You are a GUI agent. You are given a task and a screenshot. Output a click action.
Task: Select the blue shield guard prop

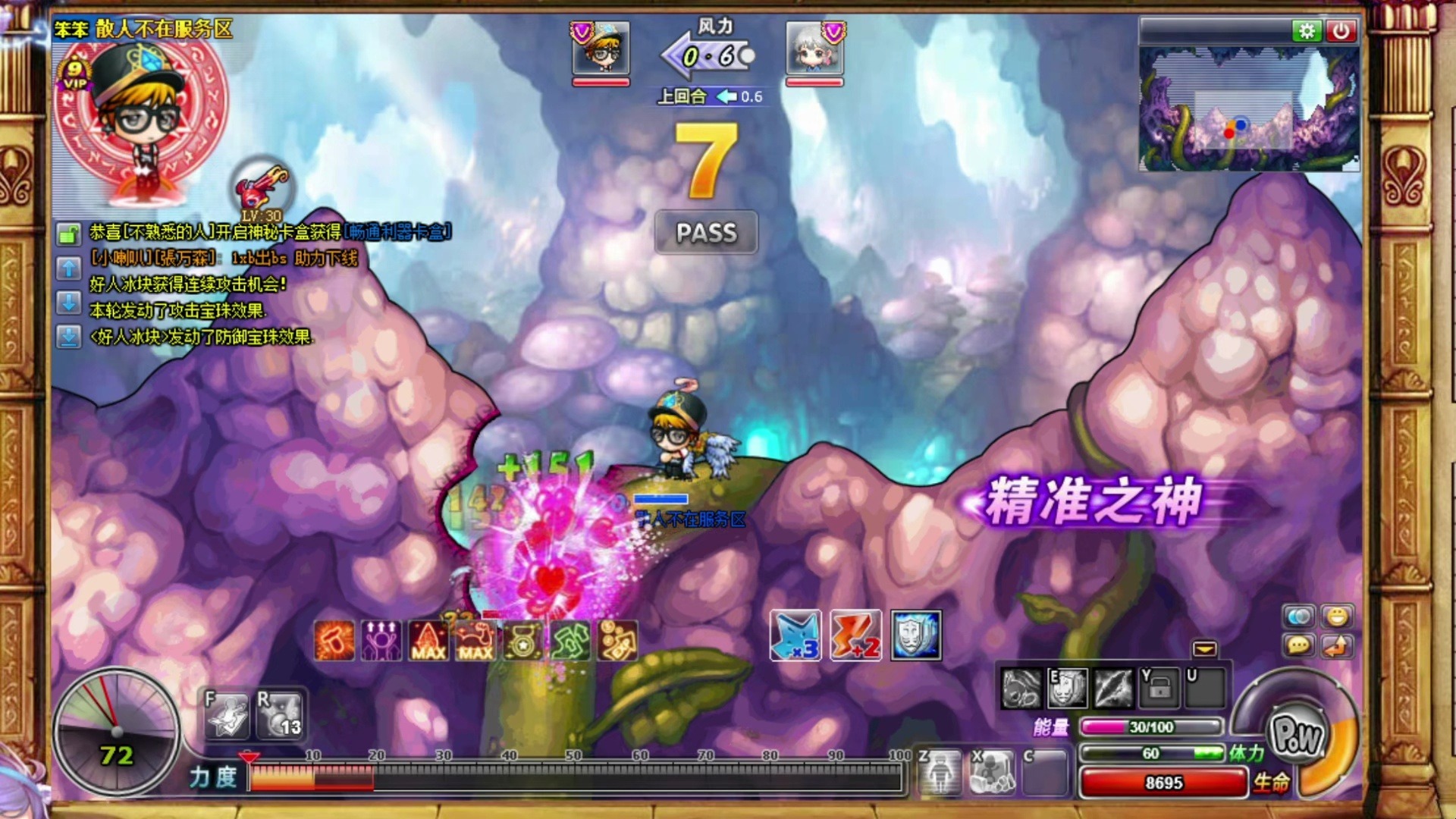(916, 635)
